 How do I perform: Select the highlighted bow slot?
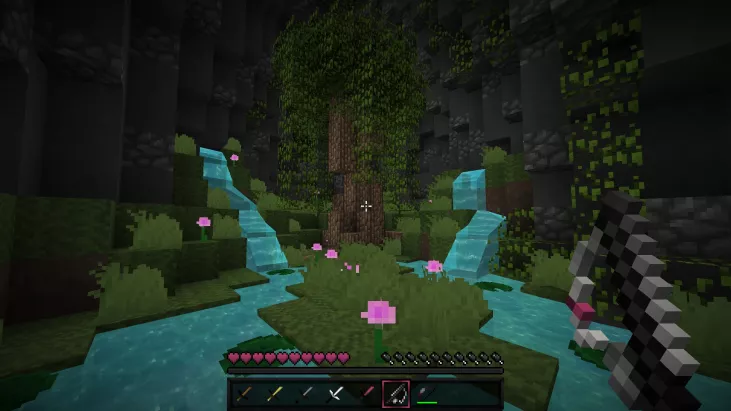(x=397, y=394)
